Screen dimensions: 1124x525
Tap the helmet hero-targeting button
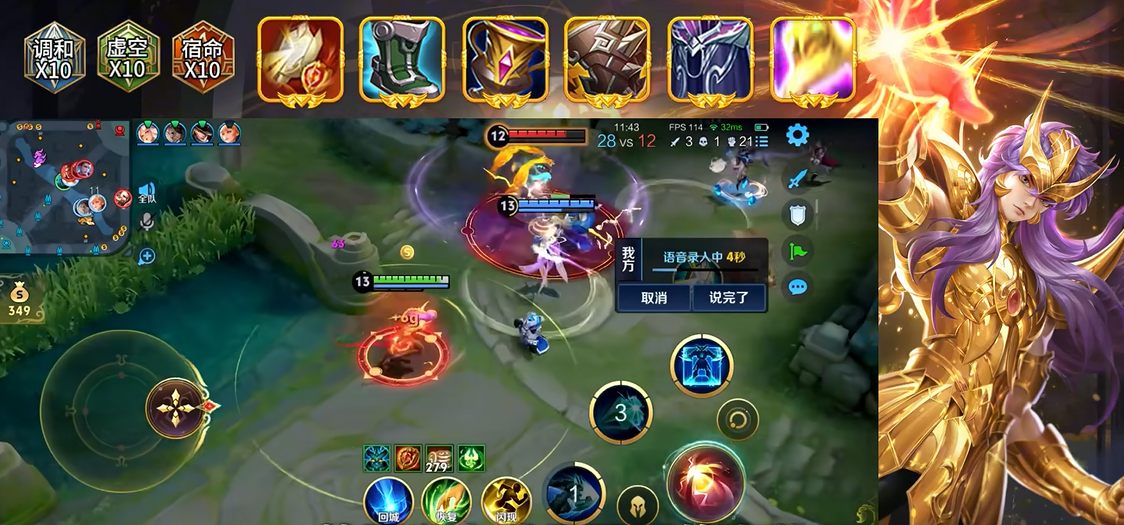[x=637, y=505]
